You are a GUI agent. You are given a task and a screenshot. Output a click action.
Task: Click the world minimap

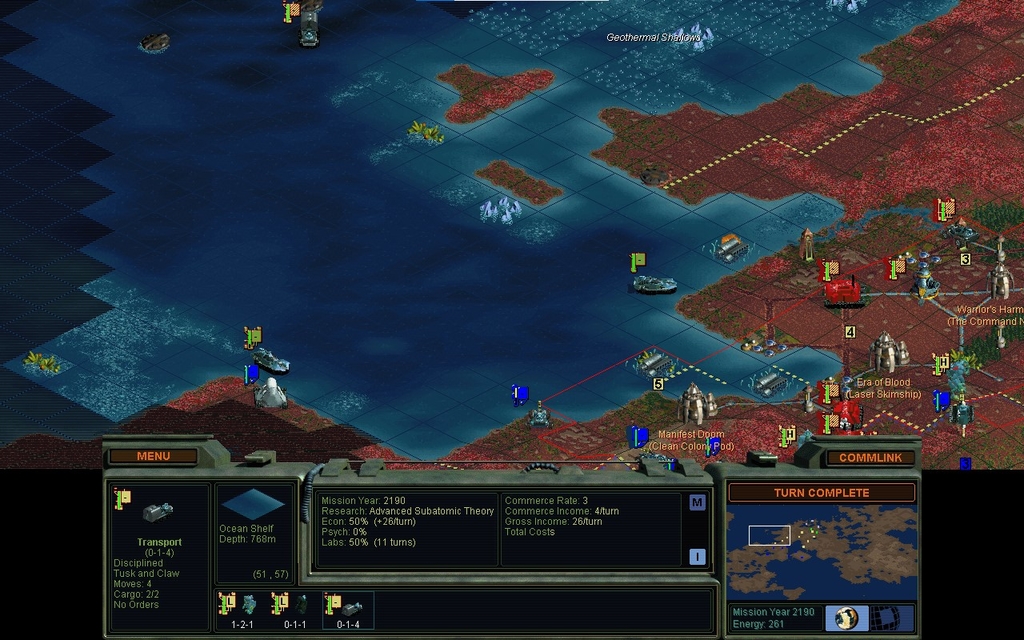pyautogui.click(x=821, y=550)
